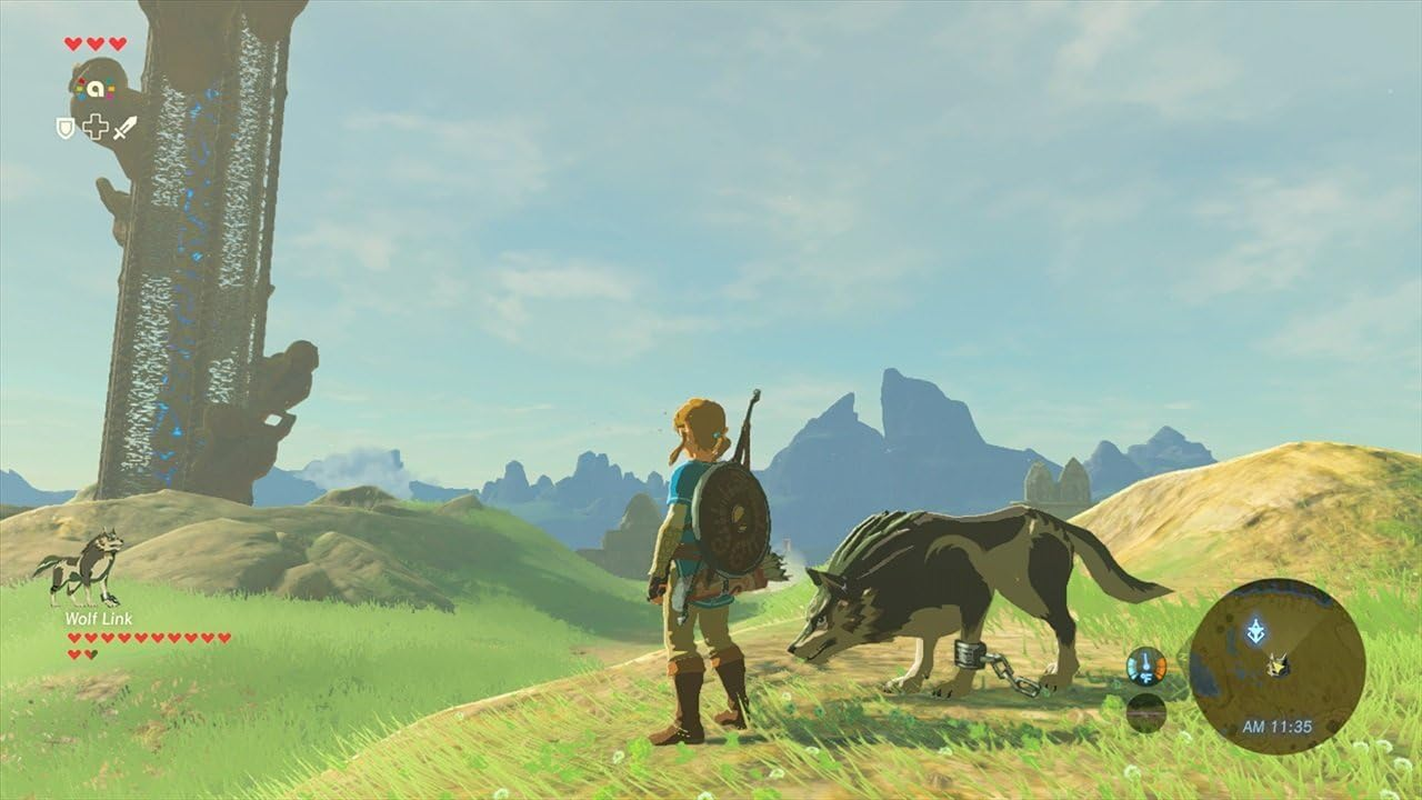Viewport: 1422px width, 800px height.
Task: Select the shield icon in the HUD
Action: coord(65,128)
